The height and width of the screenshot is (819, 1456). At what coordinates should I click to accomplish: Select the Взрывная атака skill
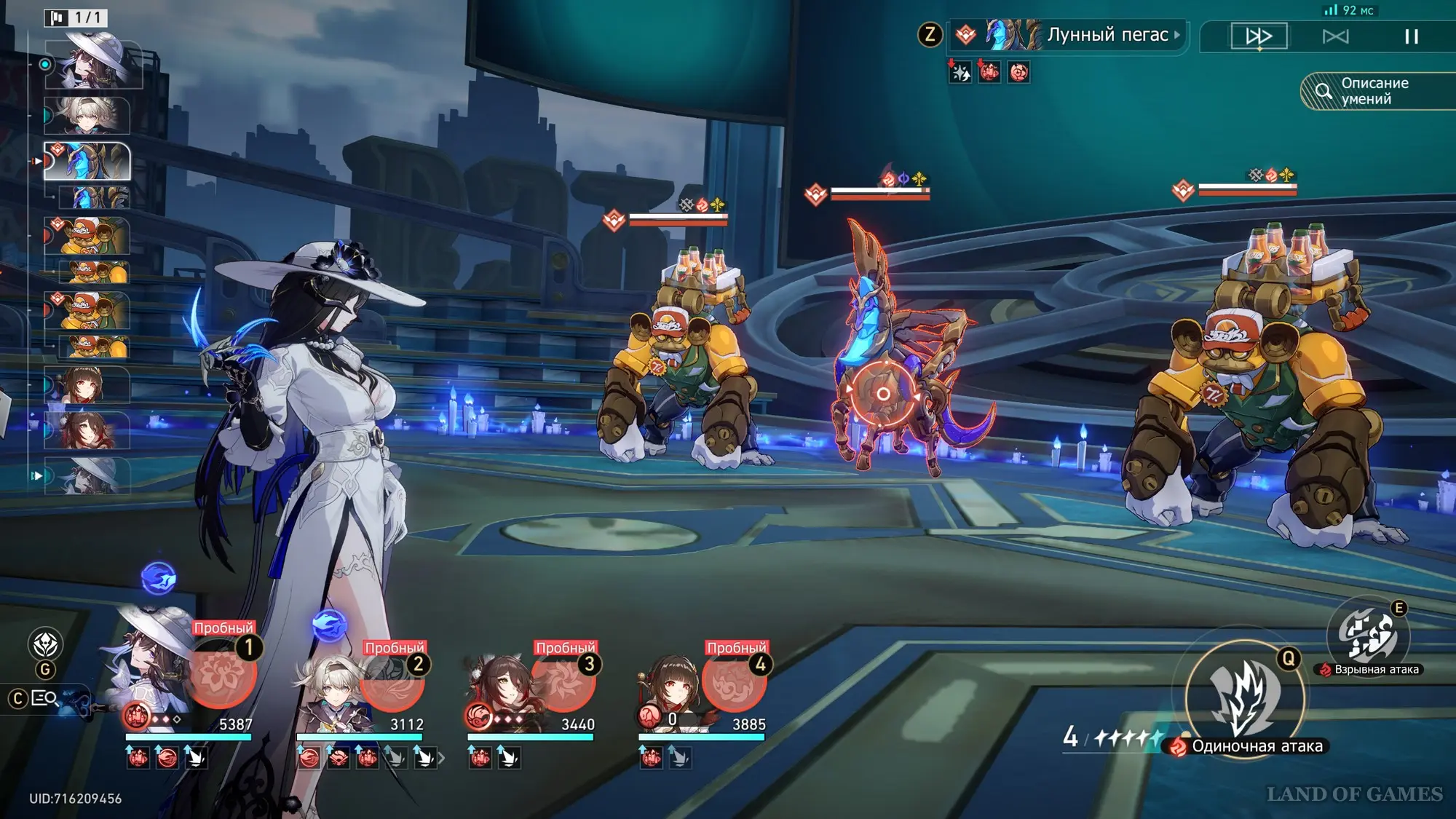1366,636
